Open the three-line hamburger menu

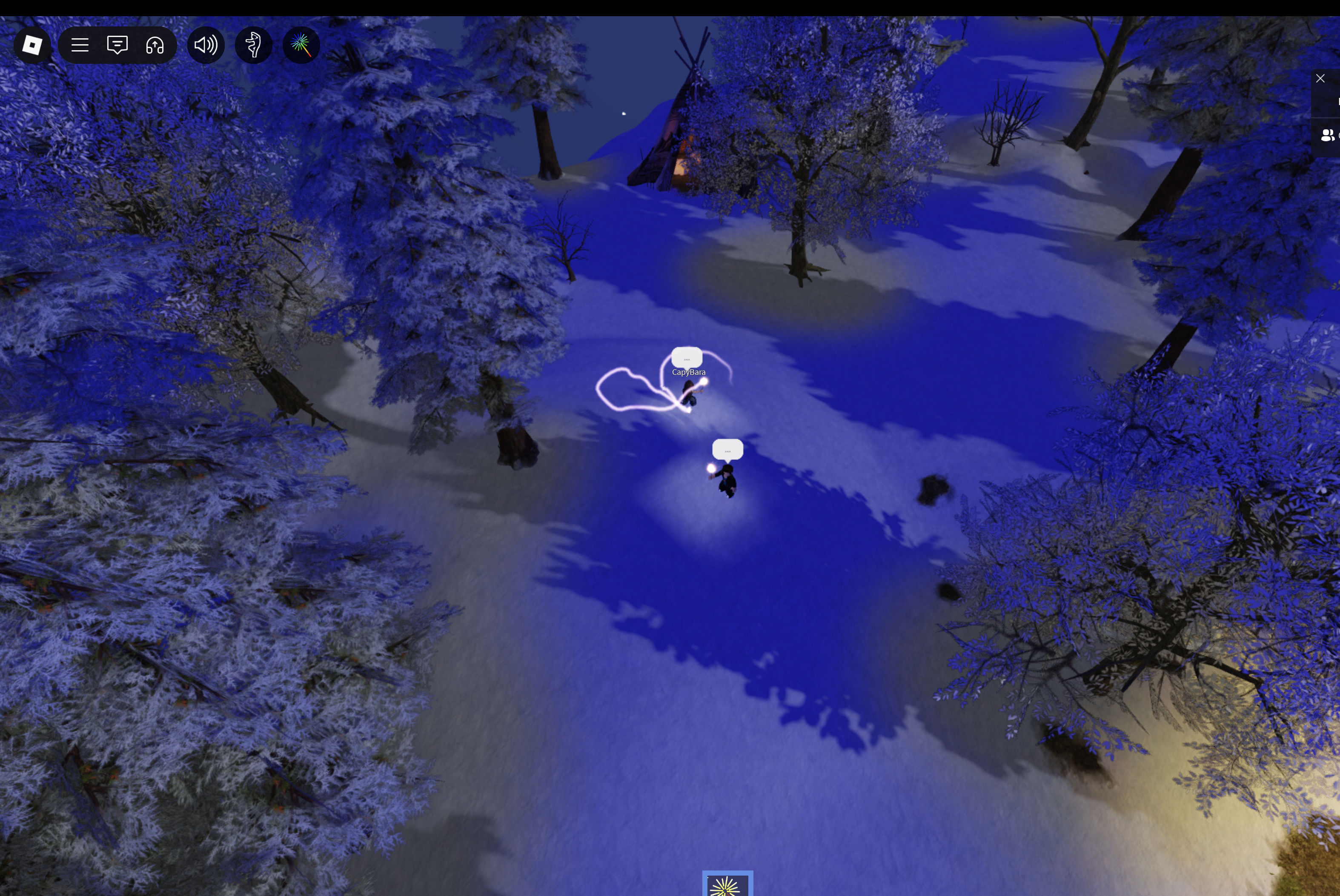[80, 45]
